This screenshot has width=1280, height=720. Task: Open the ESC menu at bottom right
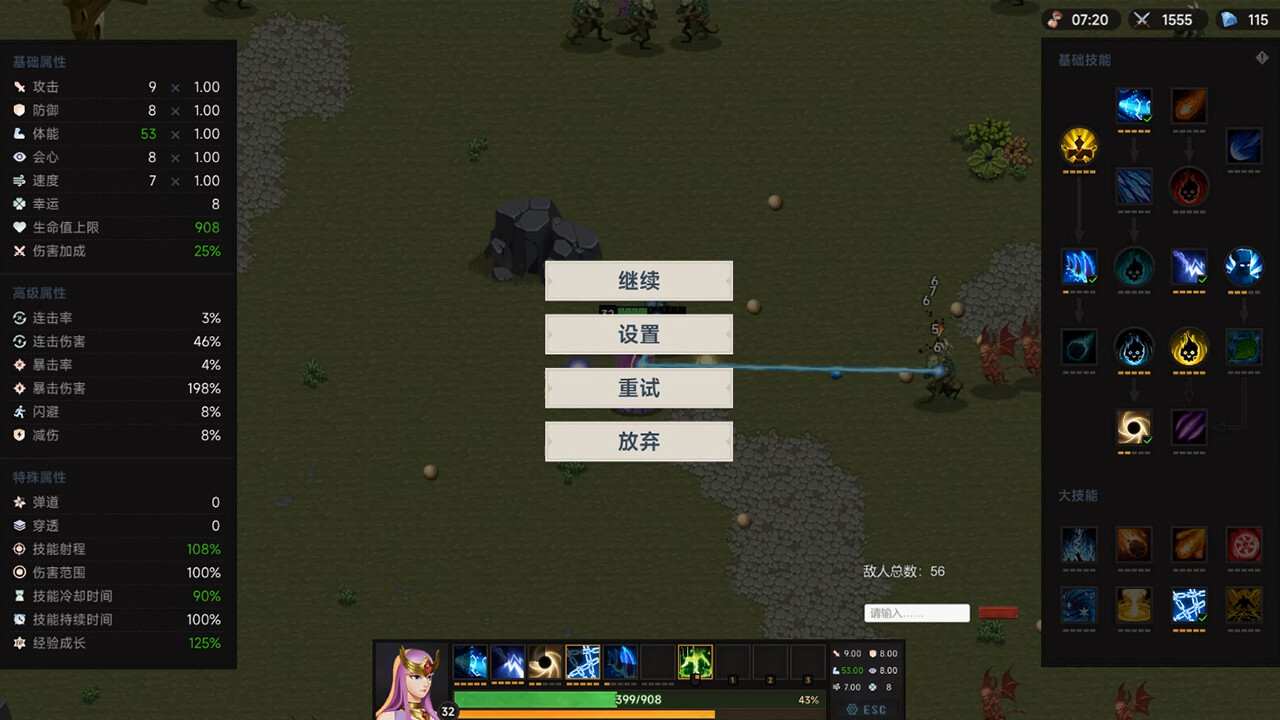(866, 709)
